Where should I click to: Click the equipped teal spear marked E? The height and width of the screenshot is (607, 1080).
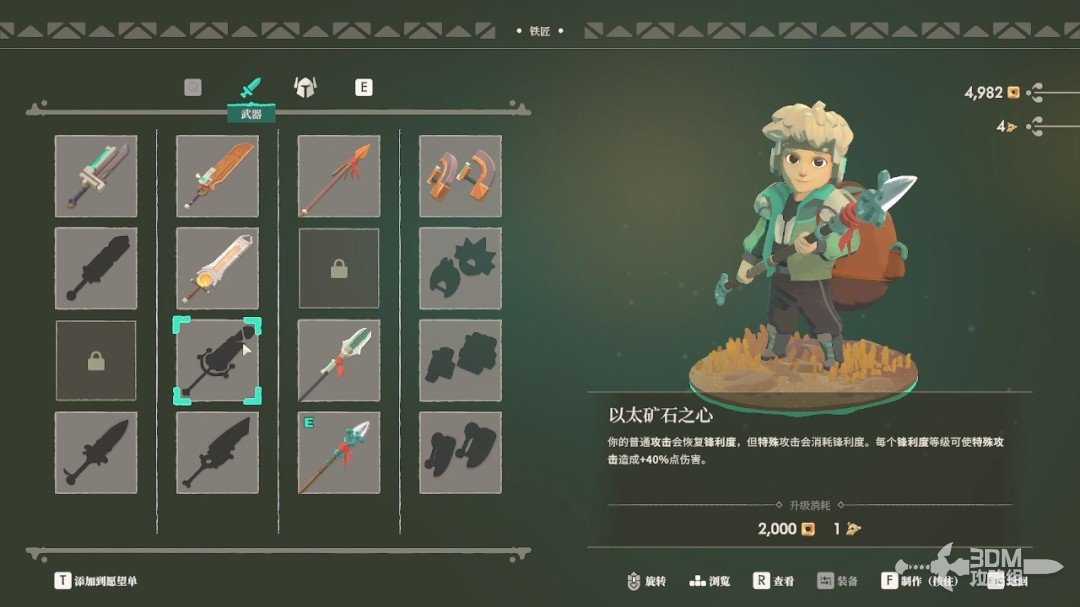coord(339,452)
